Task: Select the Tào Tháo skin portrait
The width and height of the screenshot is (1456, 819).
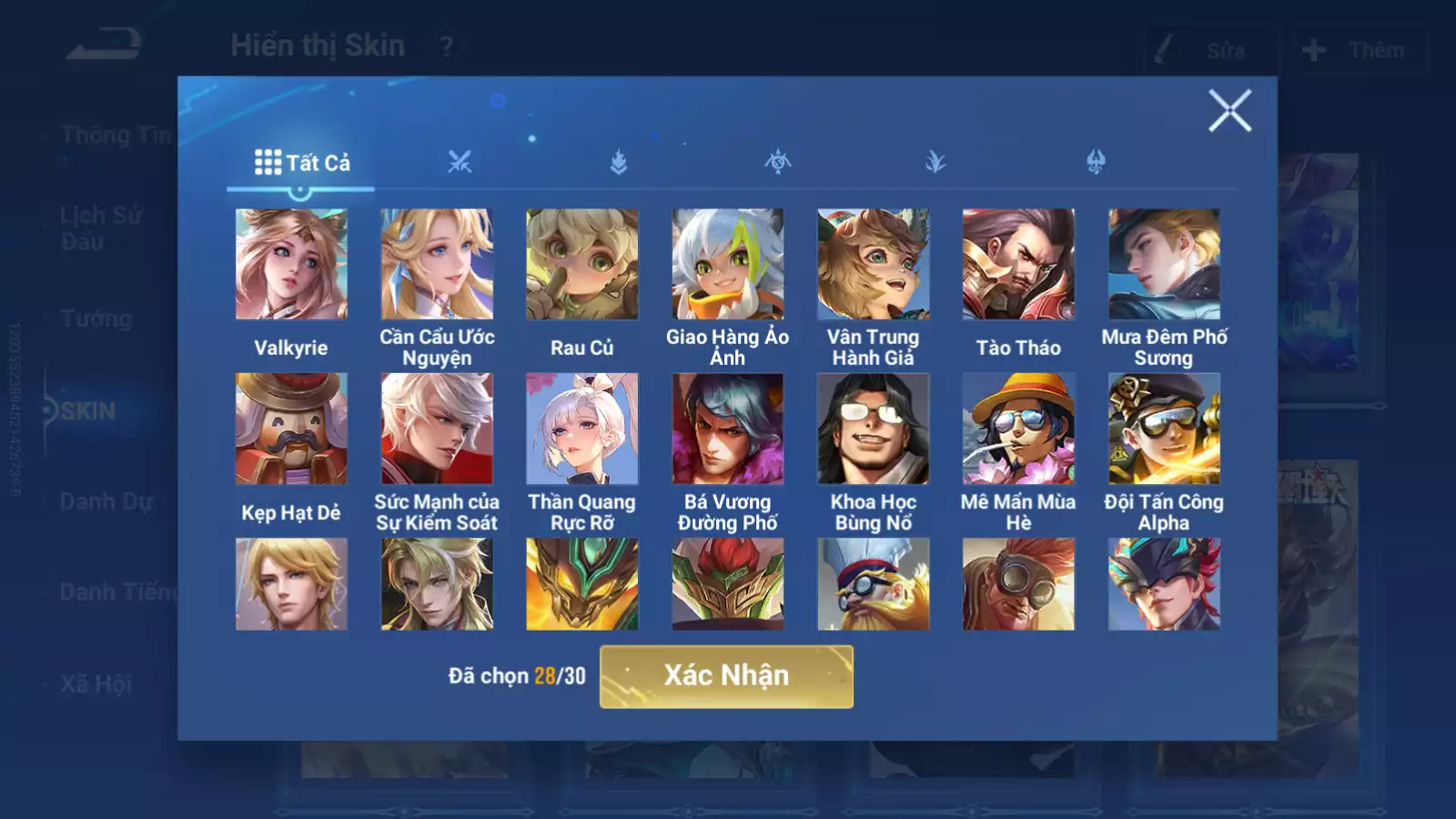Action: (x=1018, y=264)
